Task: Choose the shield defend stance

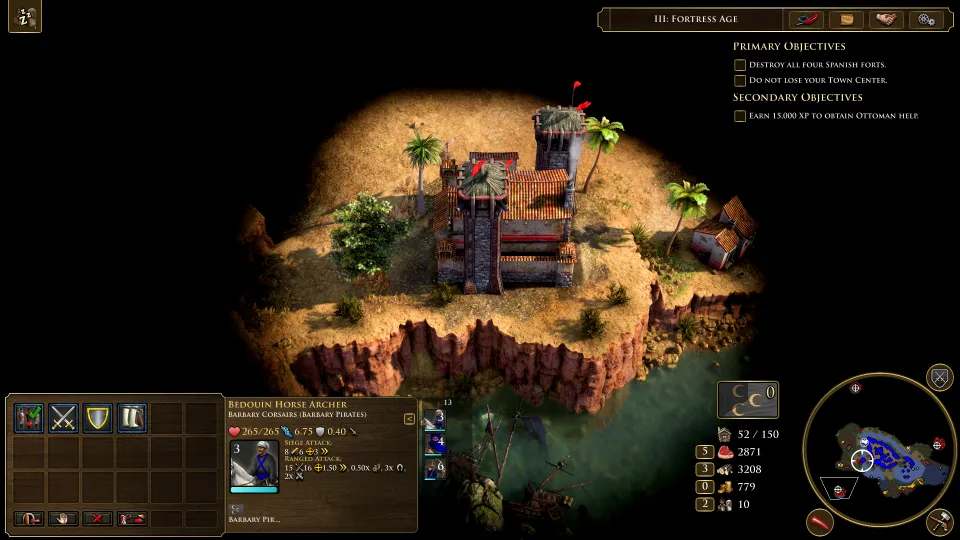Action: tap(98, 417)
